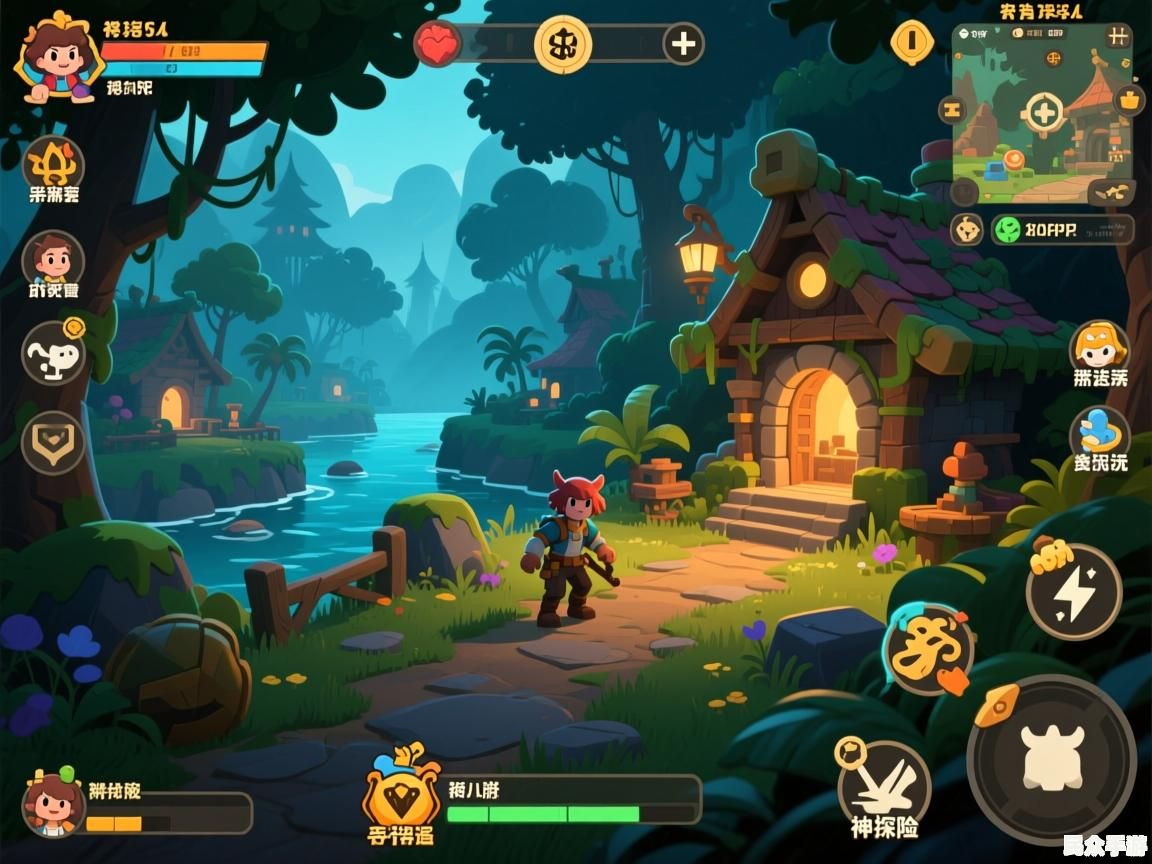
Task: Open the orange flame crest menu
Action: (x=53, y=163)
